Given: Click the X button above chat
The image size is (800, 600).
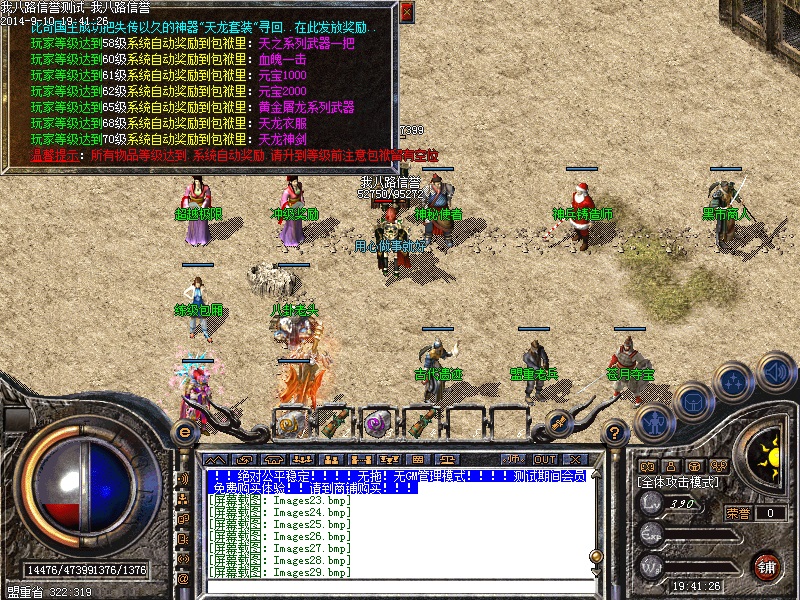Looking at the screenshot, I should click(x=575, y=459).
